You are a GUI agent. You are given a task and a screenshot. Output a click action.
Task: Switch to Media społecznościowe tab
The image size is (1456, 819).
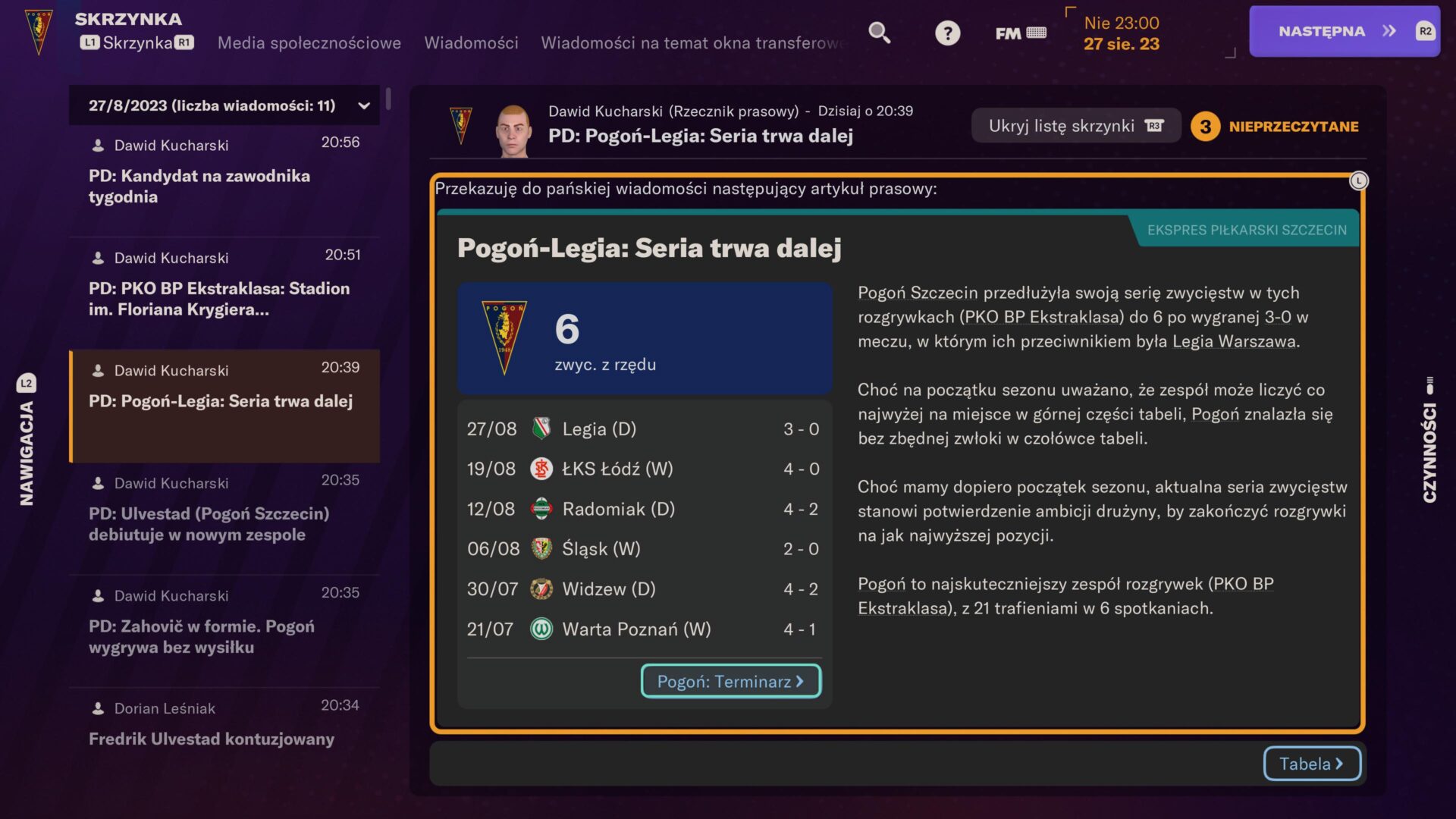coord(309,43)
